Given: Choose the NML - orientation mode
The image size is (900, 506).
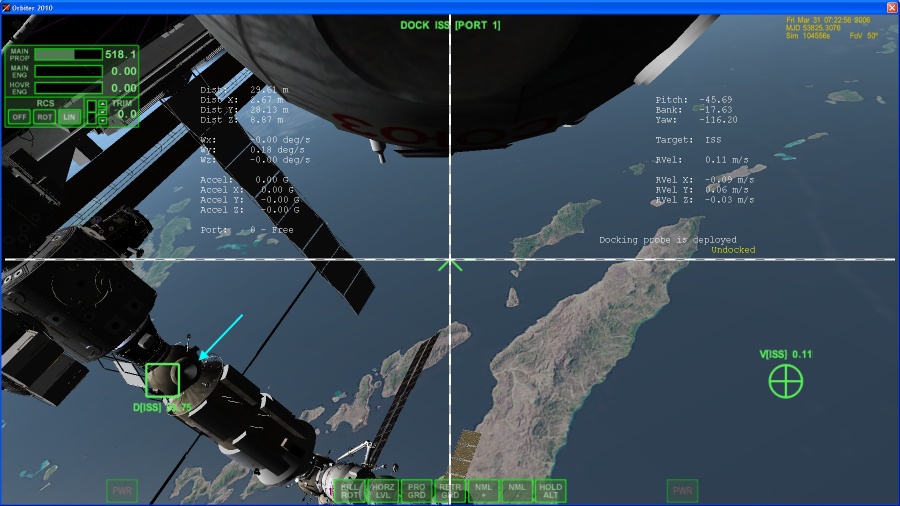Looking at the screenshot, I should coord(517,490).
